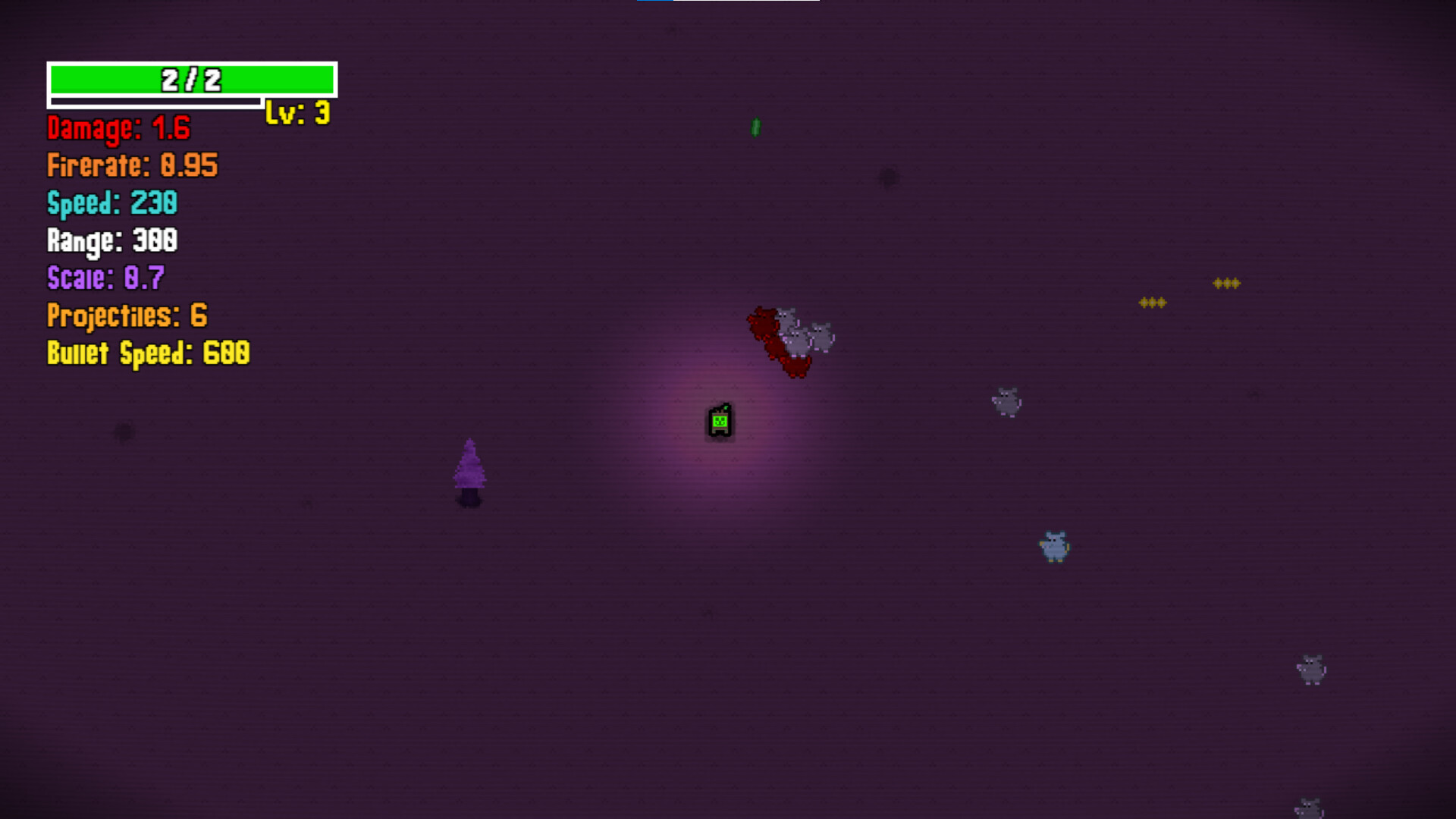This screenshot has width=1456, height=819.
Task: Click the blue loading bar at the top
Action: (x=654, y=4)
